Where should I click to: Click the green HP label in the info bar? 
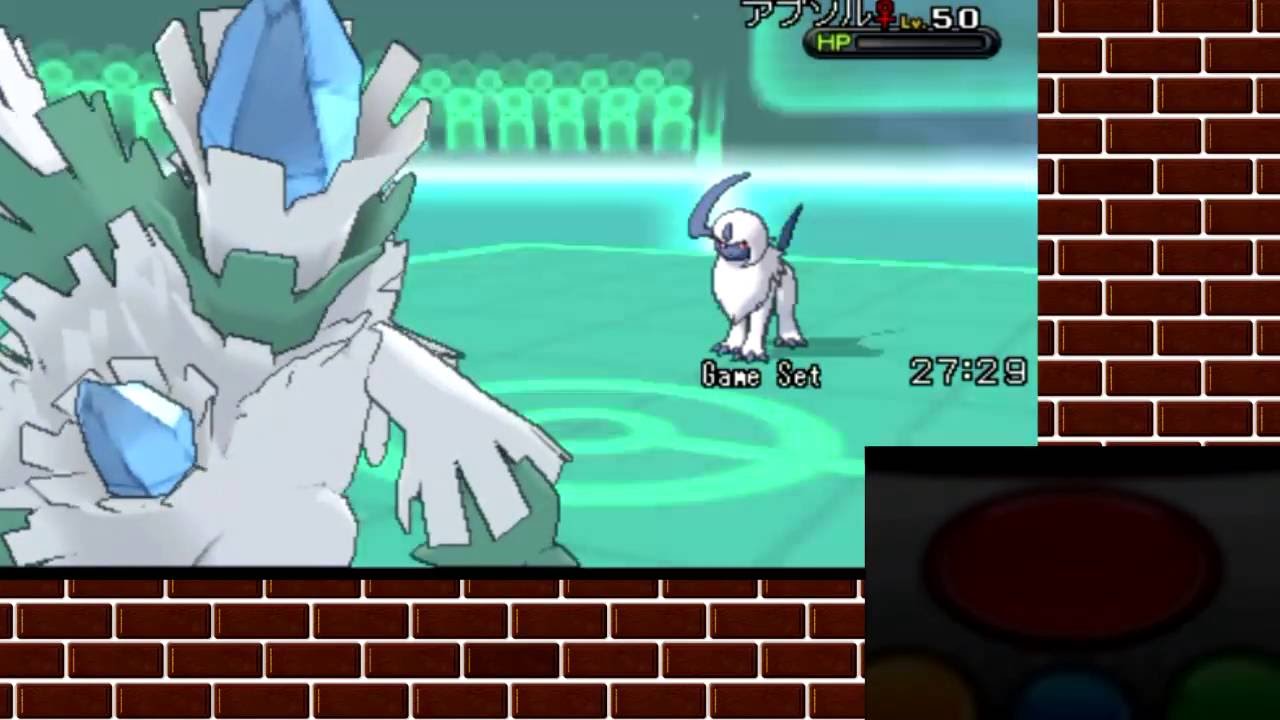(x=834, y=42)
